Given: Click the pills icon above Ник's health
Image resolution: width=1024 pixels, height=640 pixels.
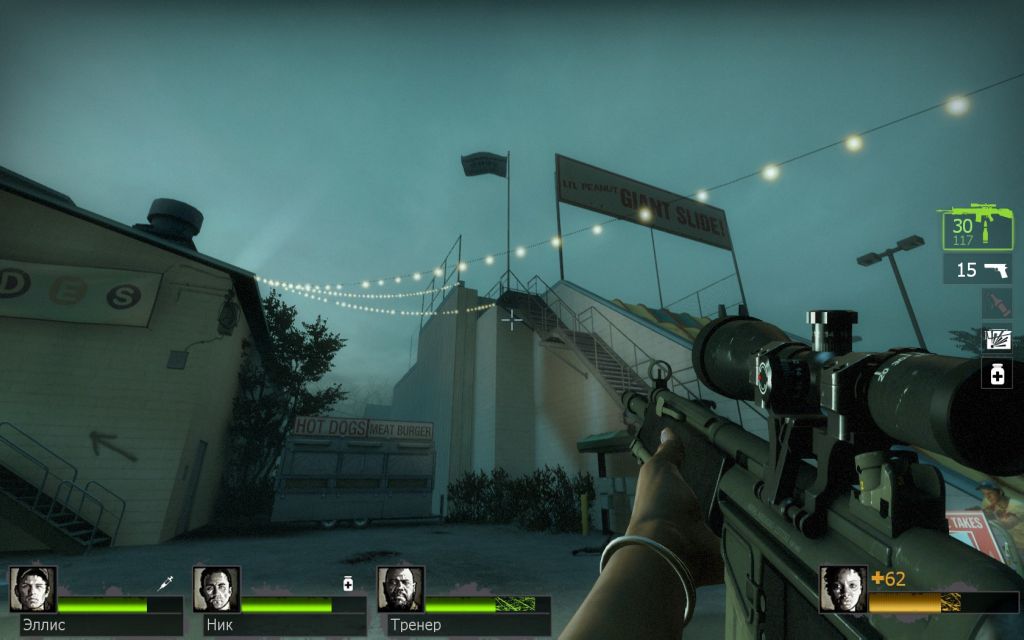Looking at the screenshot, I should pyautogui.click(x=348, y=584).
